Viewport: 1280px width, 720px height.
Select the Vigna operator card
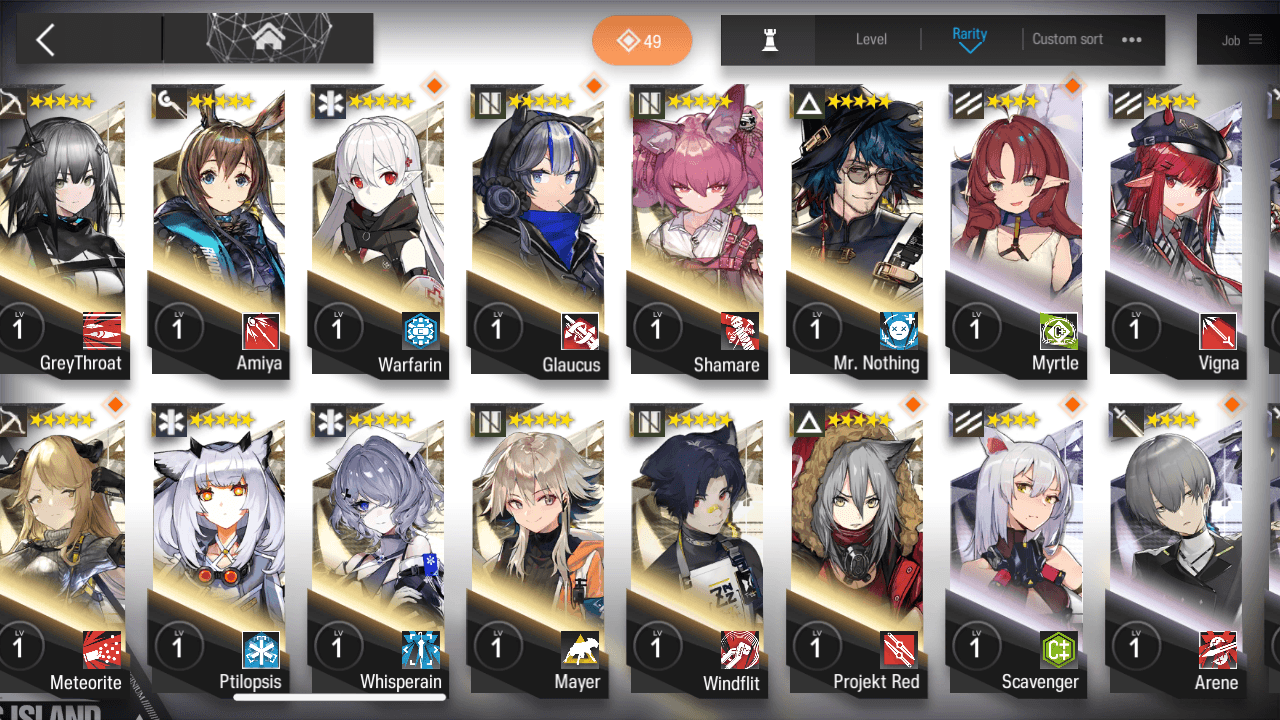[1175, 230]
